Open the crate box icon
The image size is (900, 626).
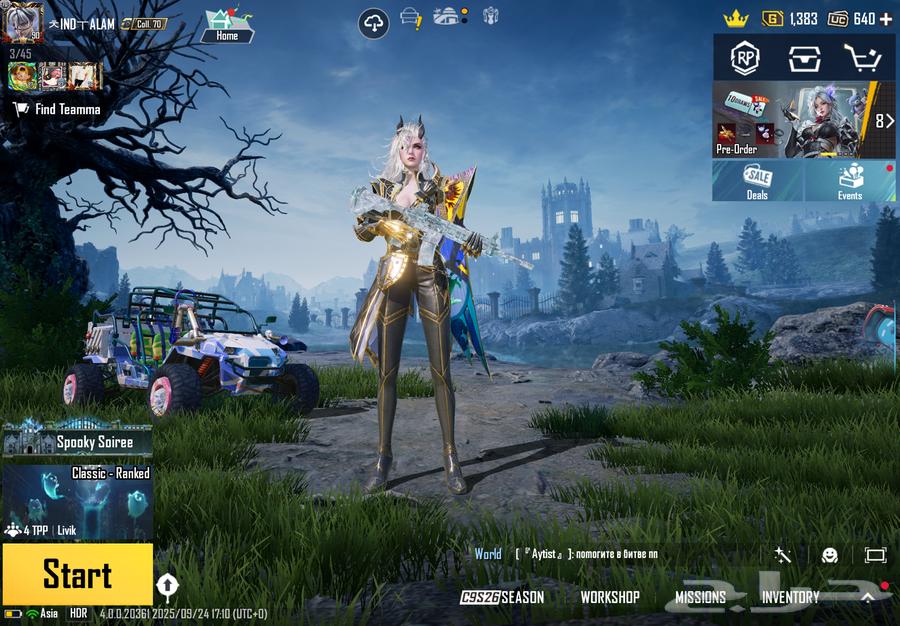pyautogui.click(x=803, y=59)
